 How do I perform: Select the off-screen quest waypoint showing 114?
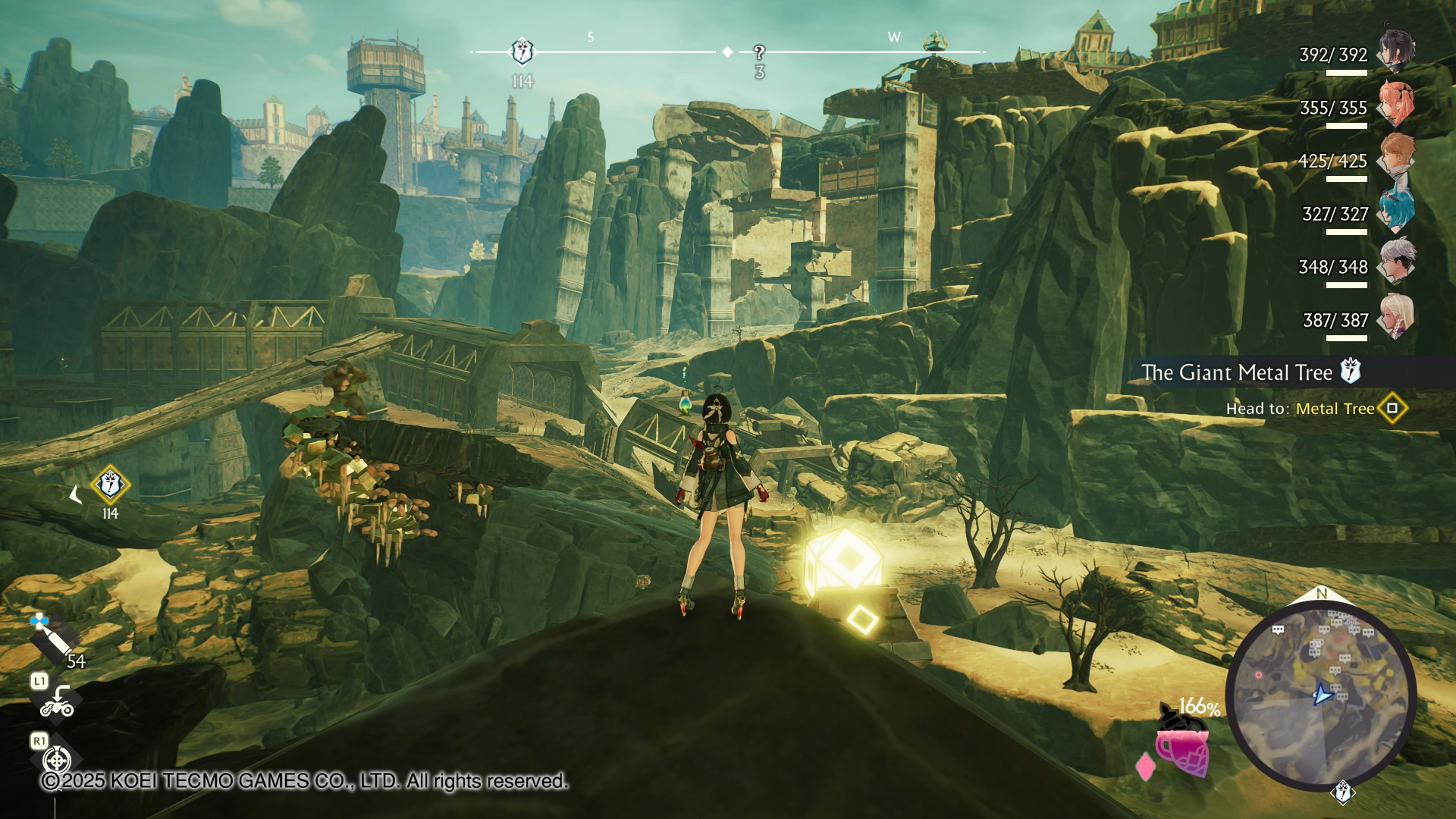point(110,485)
